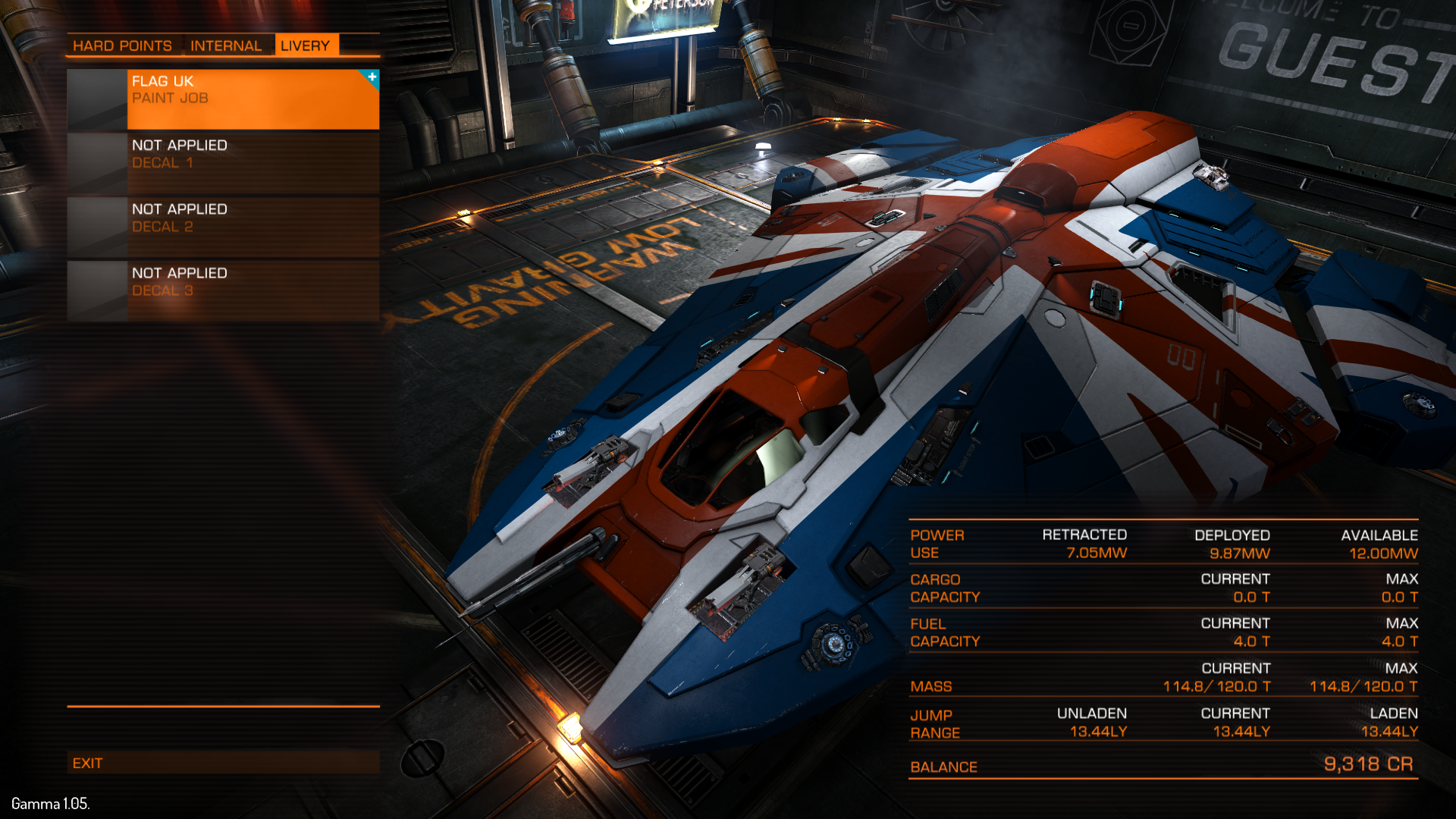The image size is (1456, 819).
Task: Switch to the Hard Points tab
Action: click(x=122, y=45)
